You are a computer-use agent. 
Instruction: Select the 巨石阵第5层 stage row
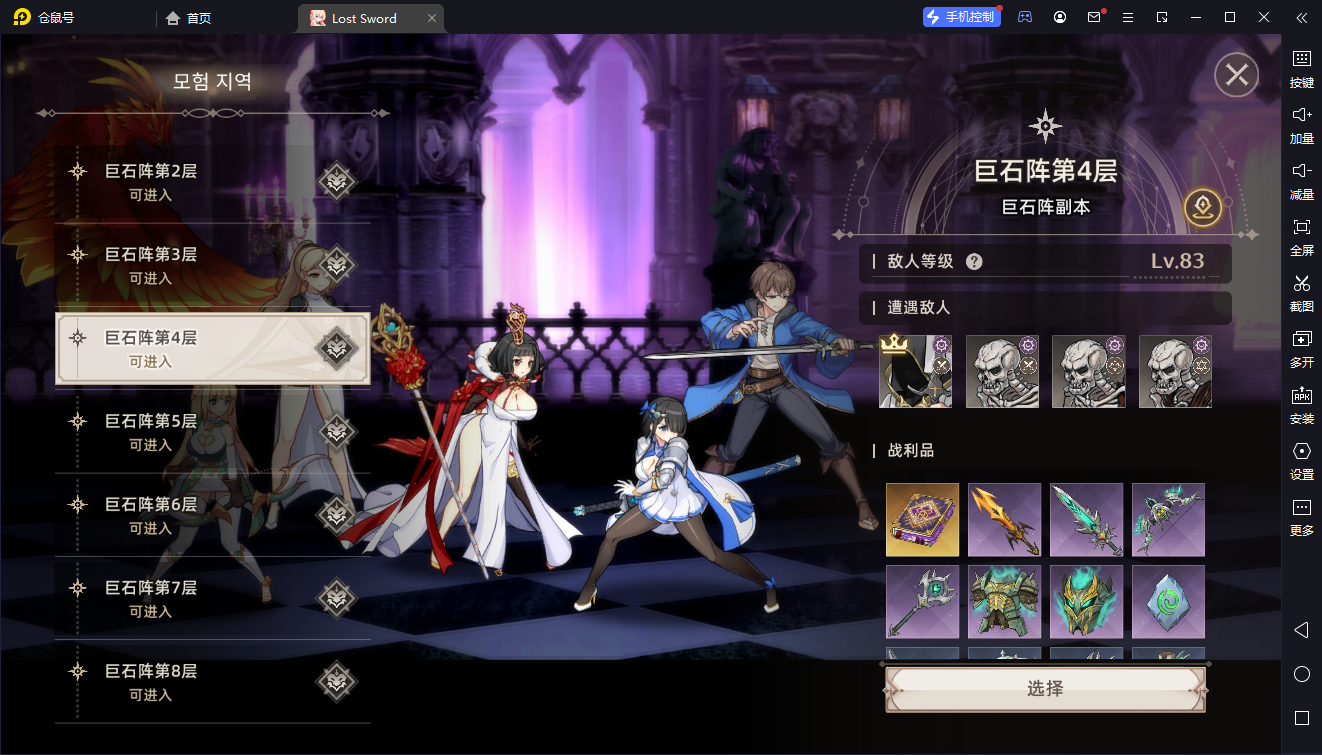pyautogui.click(x=212, y=432)
